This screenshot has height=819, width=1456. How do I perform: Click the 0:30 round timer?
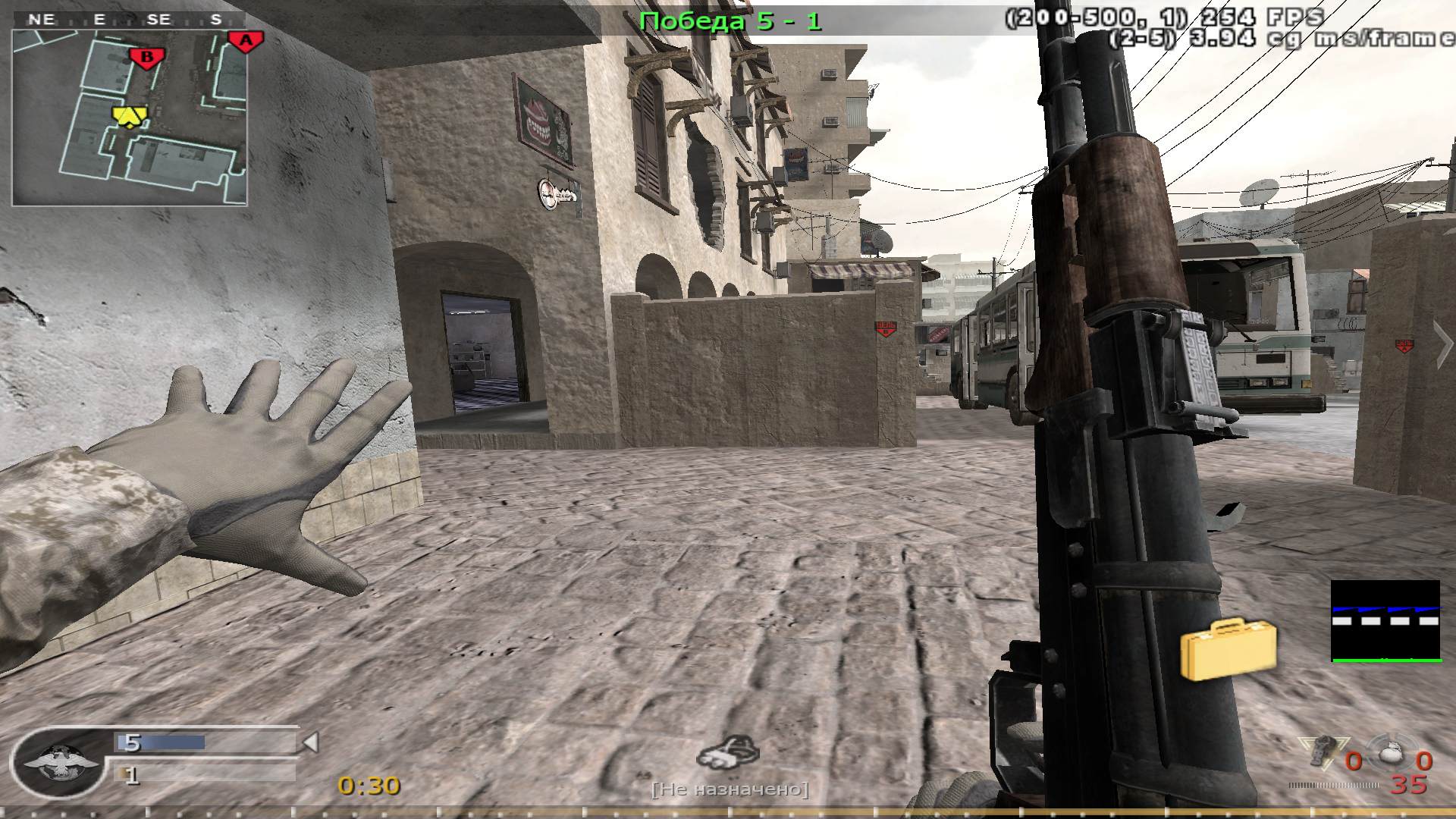pos(366,786)
